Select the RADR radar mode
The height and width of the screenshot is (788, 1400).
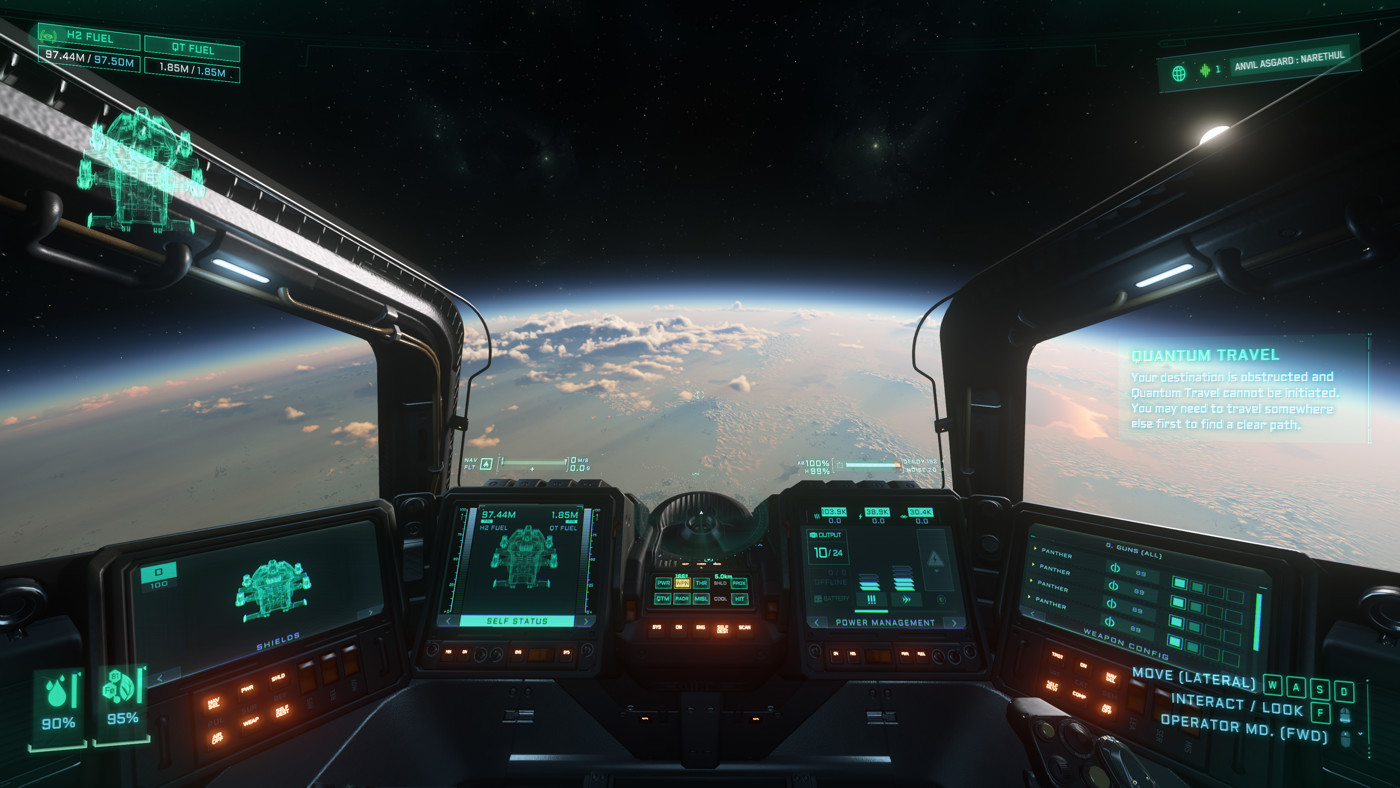[x=682, y=599]
